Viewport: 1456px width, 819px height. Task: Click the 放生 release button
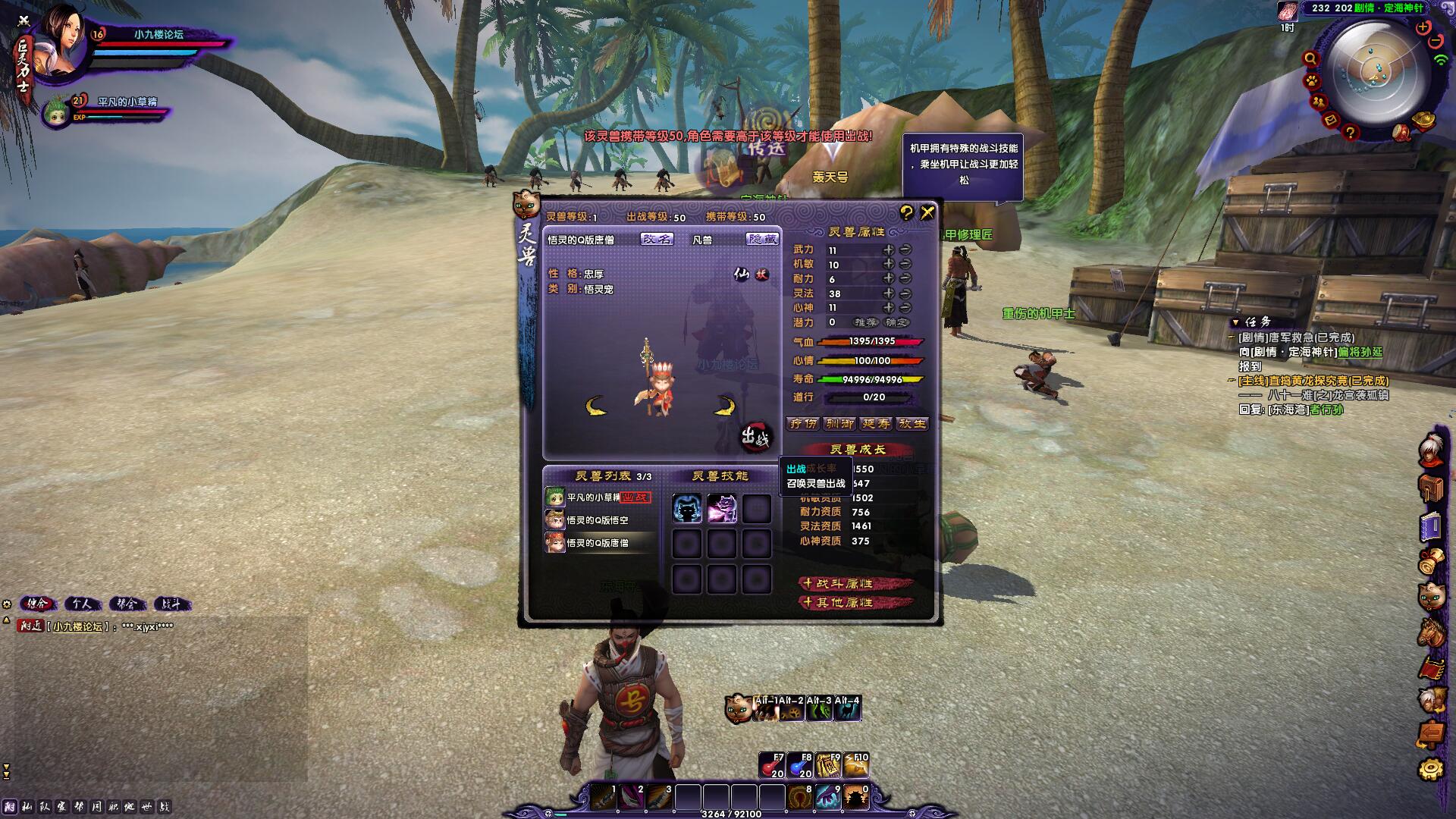(912, 424)
